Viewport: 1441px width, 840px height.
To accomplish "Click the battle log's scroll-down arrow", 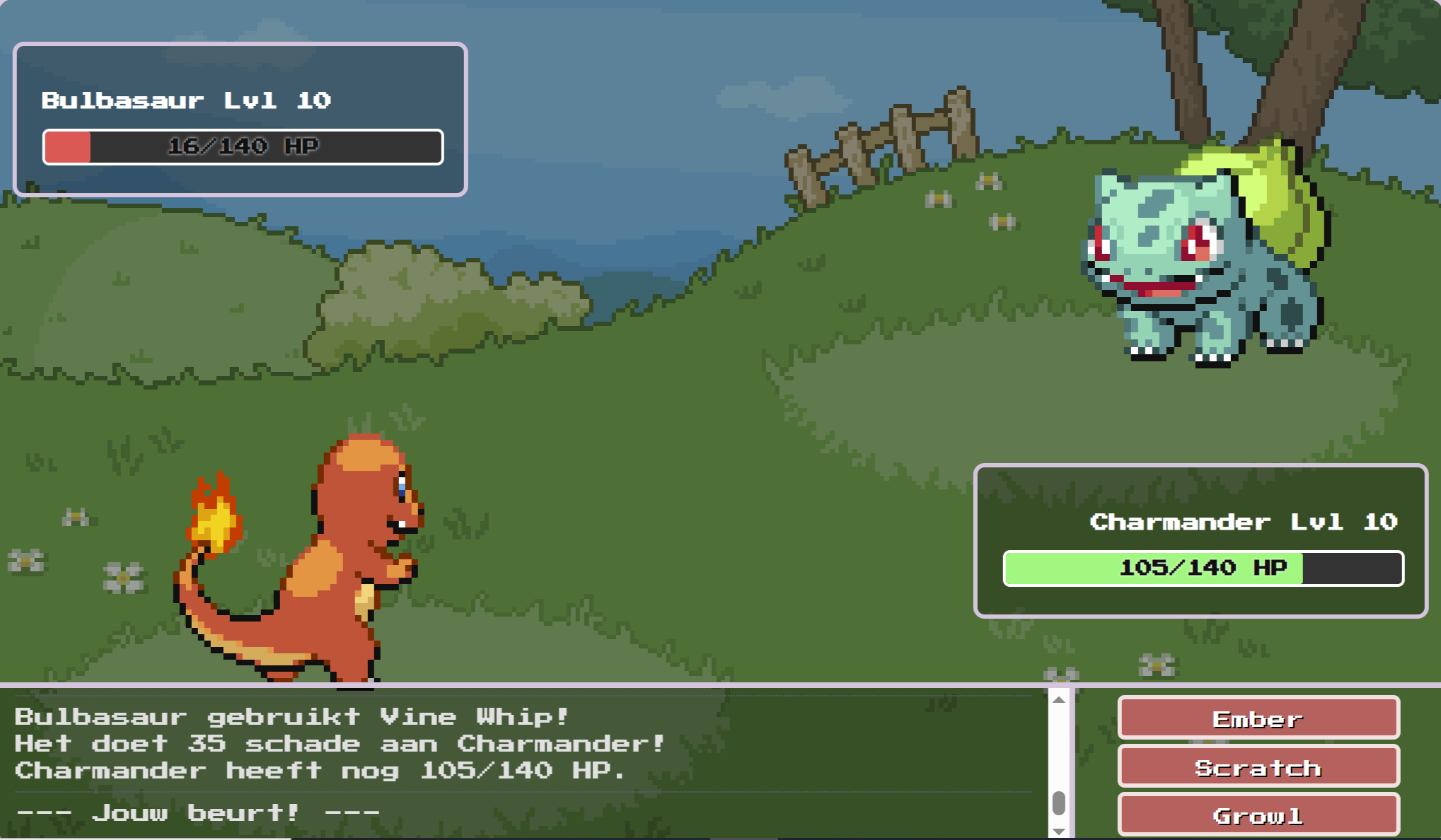I will coord(1059,832).
